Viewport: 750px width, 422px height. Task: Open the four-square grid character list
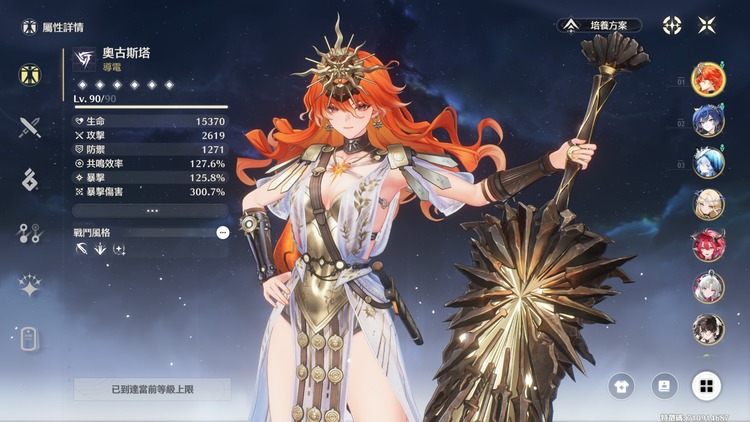pyautogui.click(x=706, y=385)
